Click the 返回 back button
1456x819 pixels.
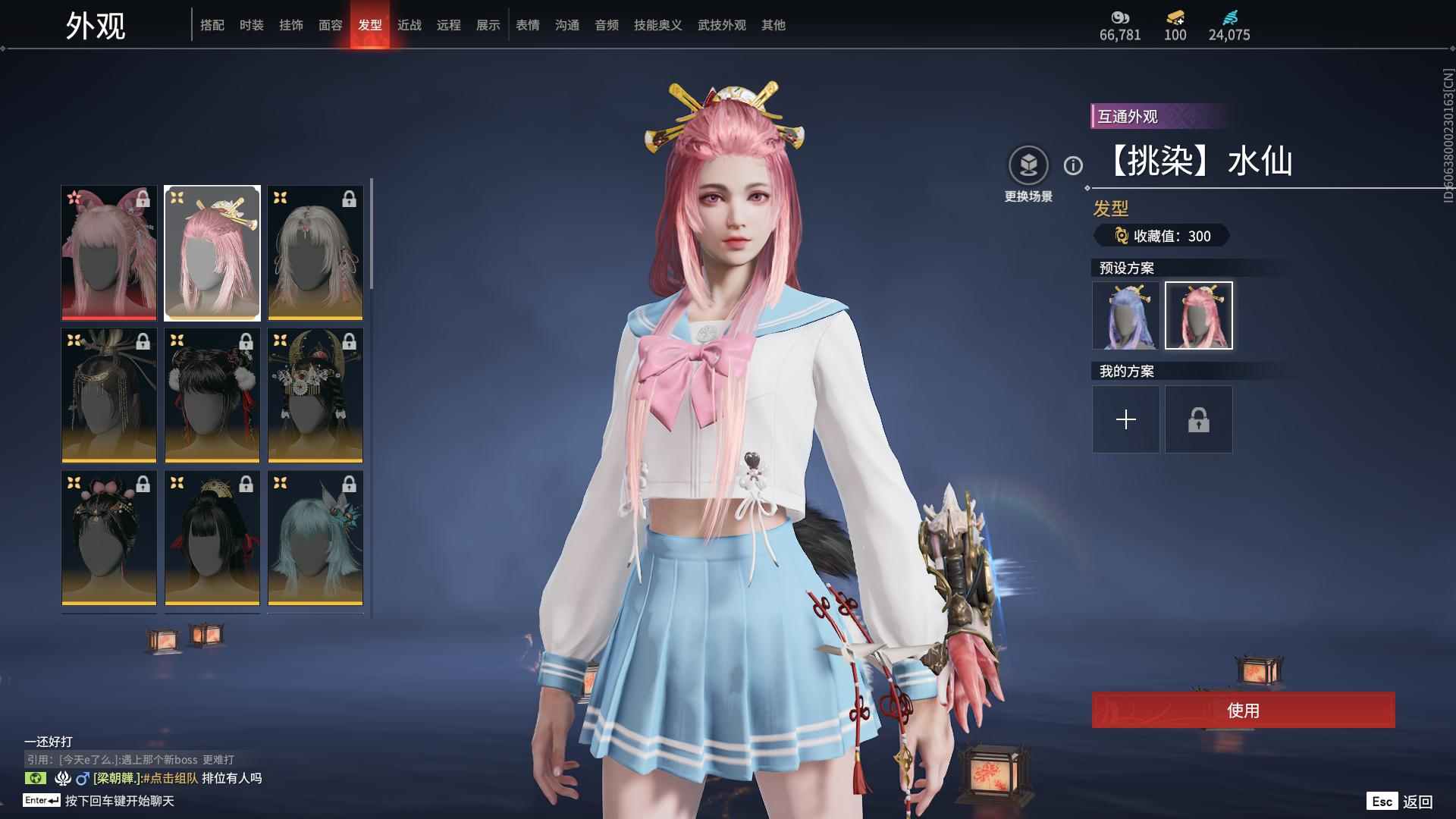1417,802
